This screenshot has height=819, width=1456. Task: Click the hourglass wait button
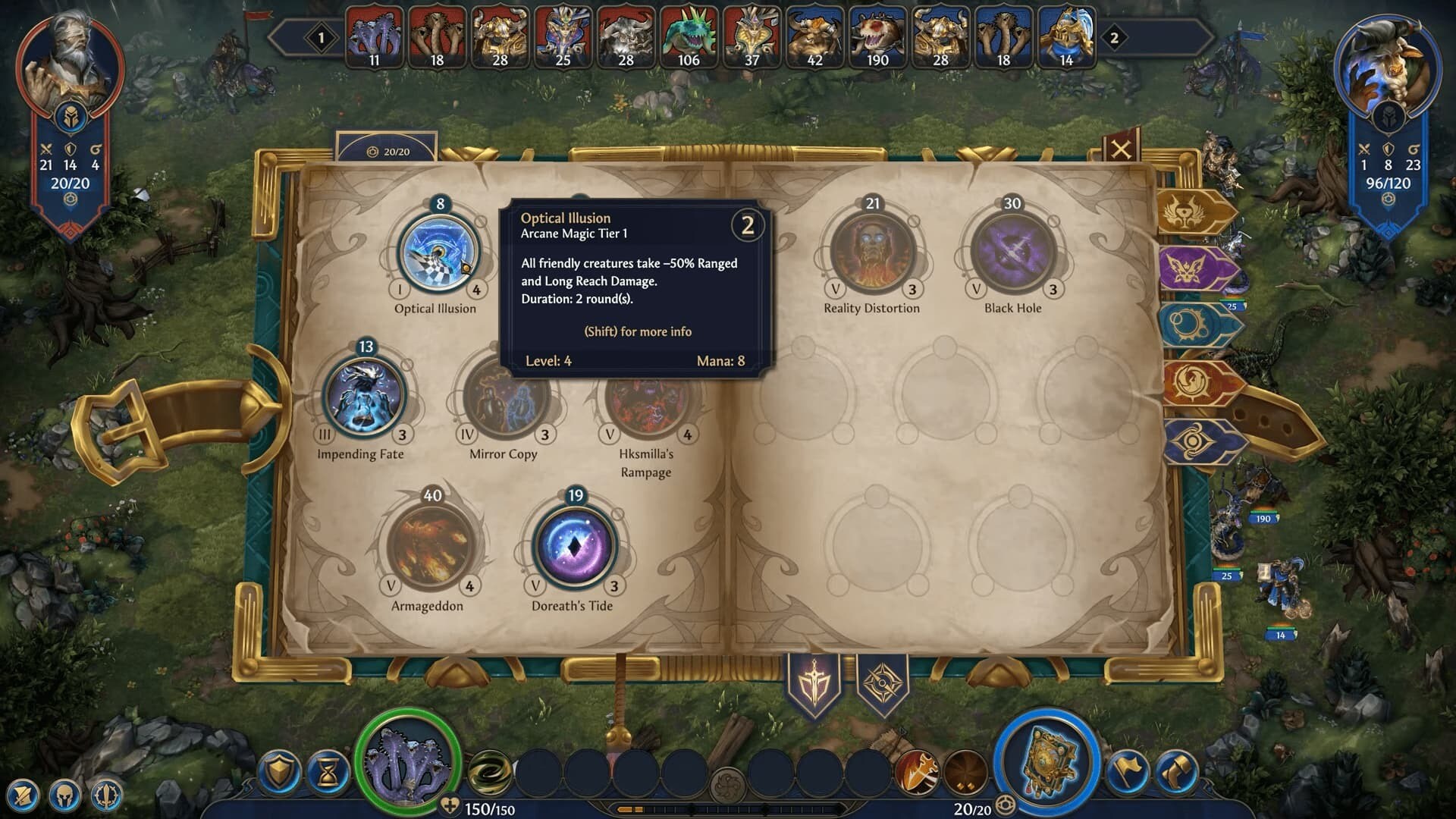tap(328, 773)
